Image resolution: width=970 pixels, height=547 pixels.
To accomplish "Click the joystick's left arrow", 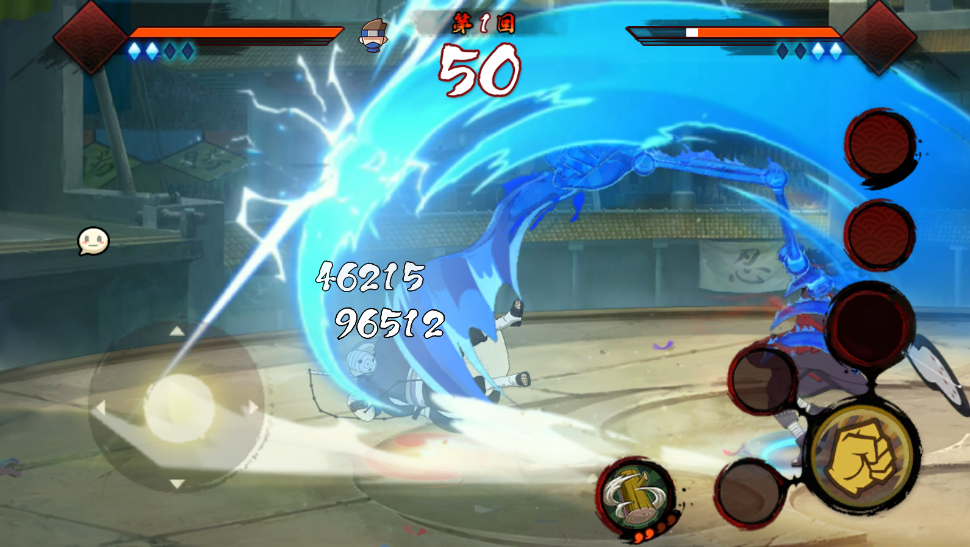I will [100, 407].
